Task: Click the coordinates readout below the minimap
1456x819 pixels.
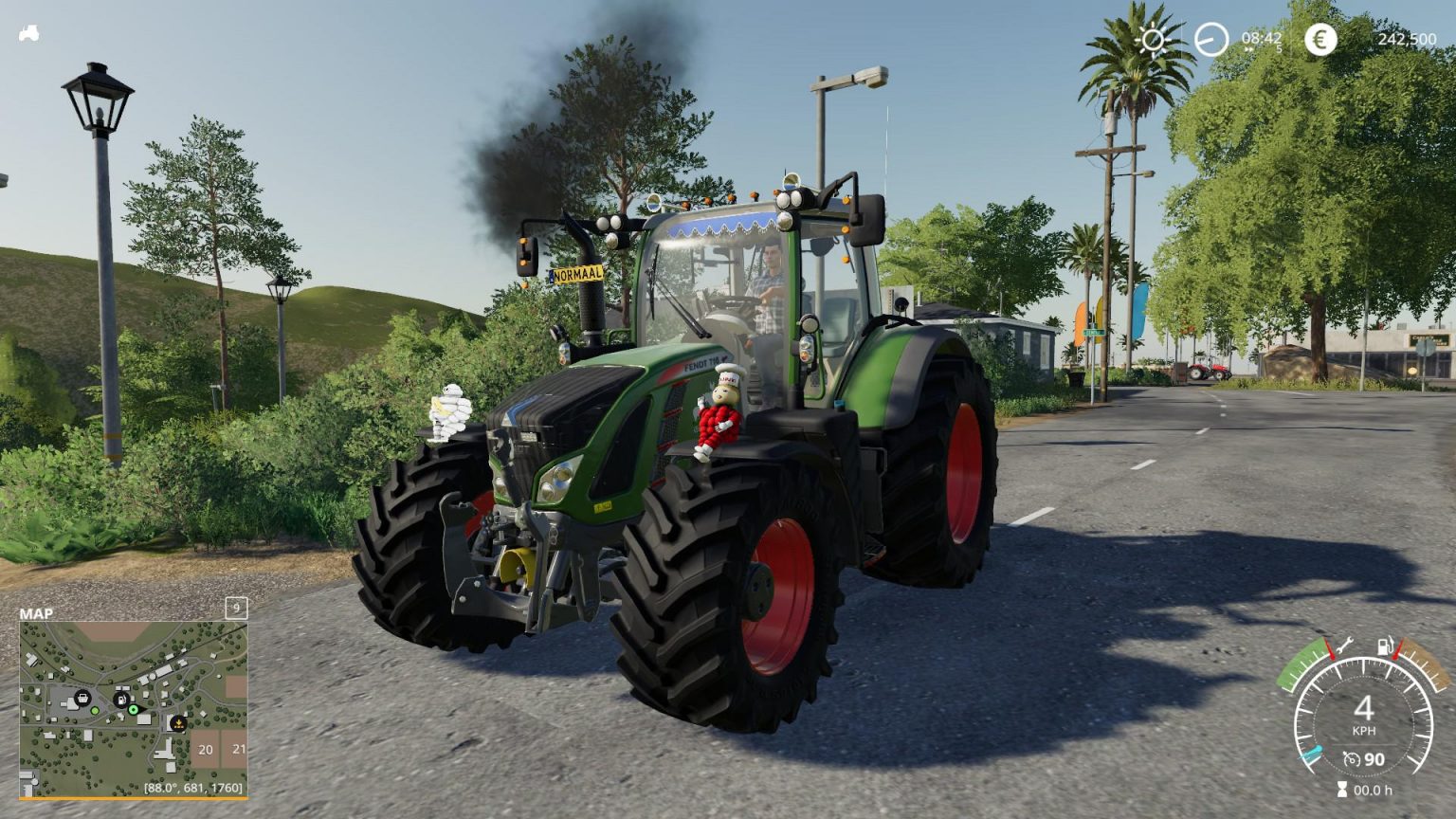Action: click(x=194, y=786)
